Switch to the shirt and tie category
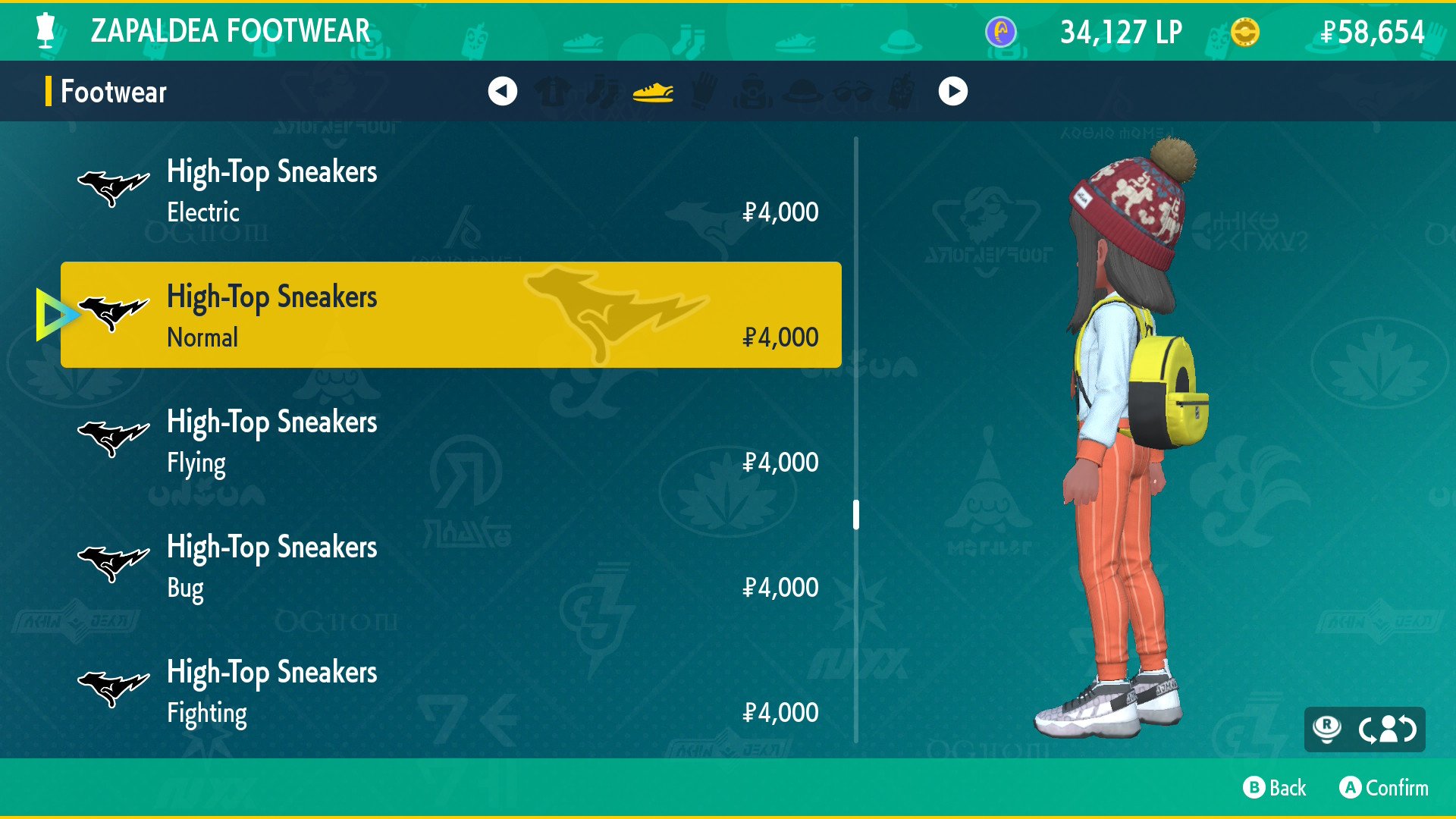Viewport: 1456px width, 819px height. (x=553, y=92)
